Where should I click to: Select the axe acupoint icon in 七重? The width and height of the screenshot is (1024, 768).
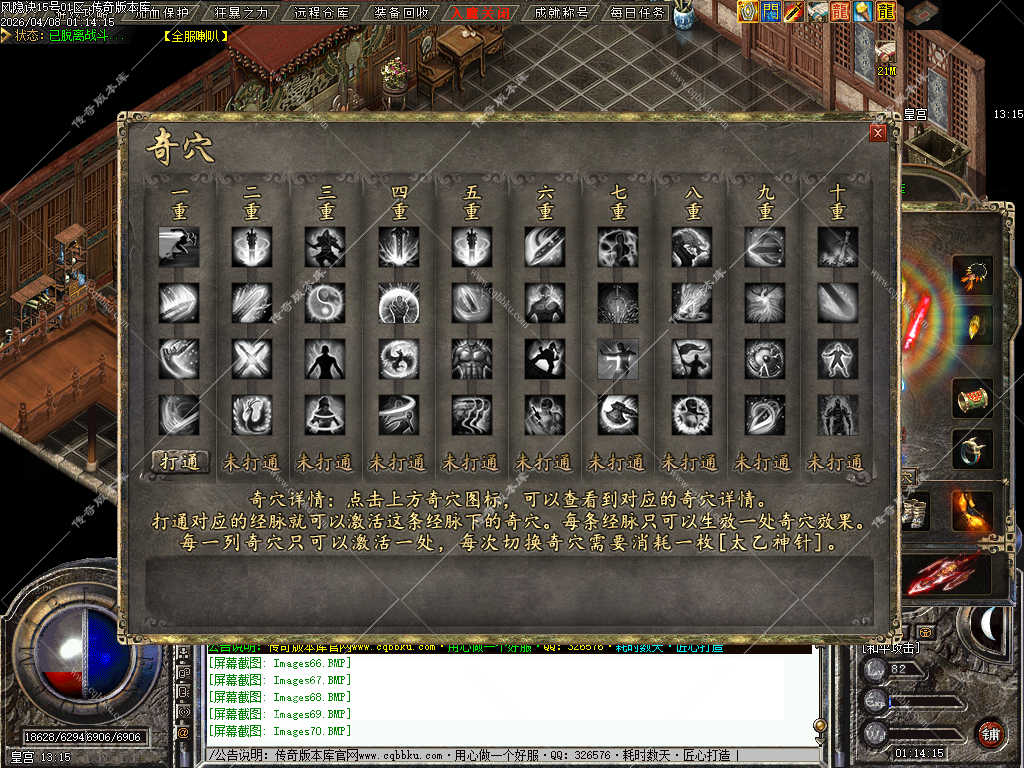(618, 414)
